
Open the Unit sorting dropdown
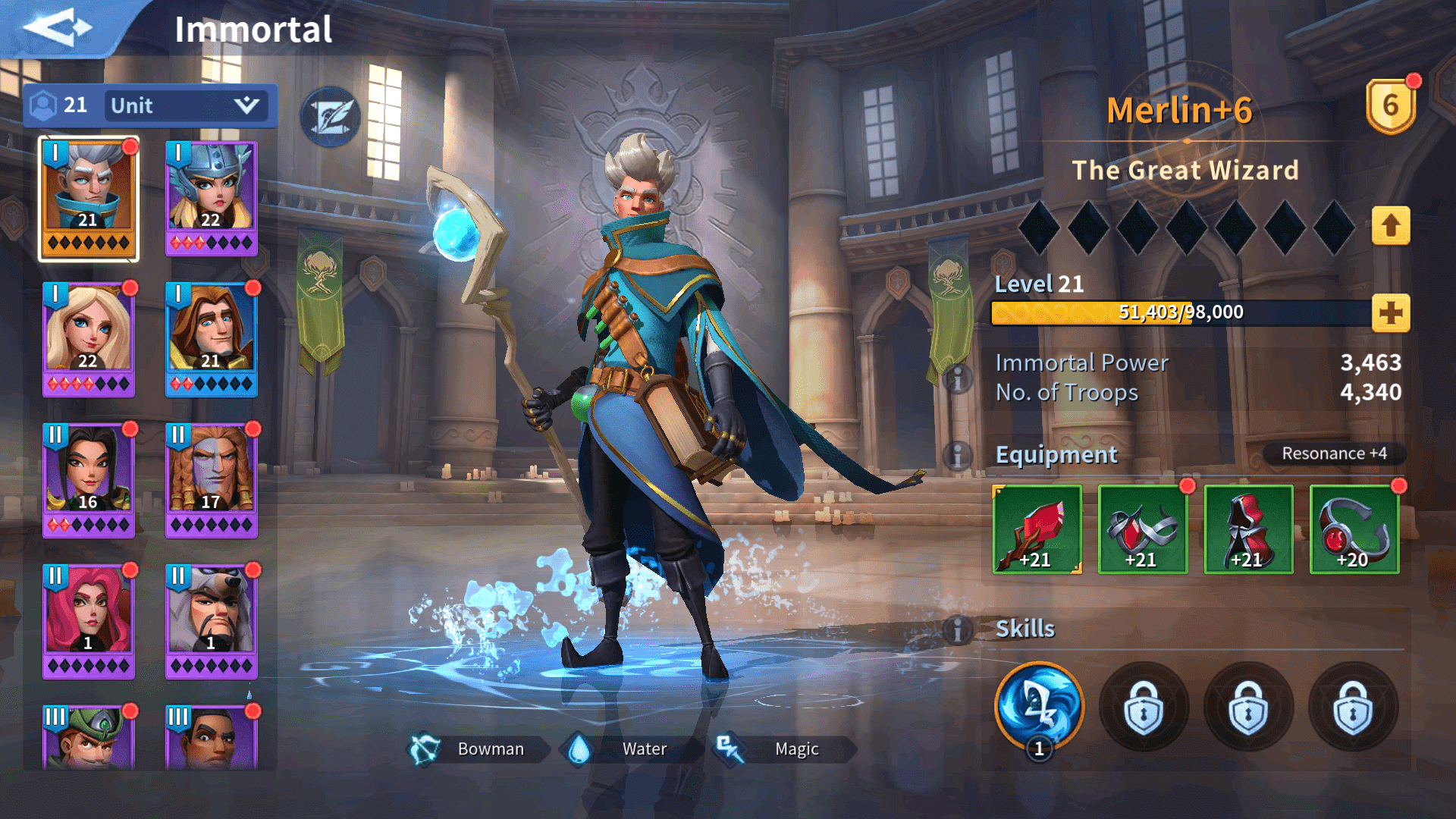(184, 105)
